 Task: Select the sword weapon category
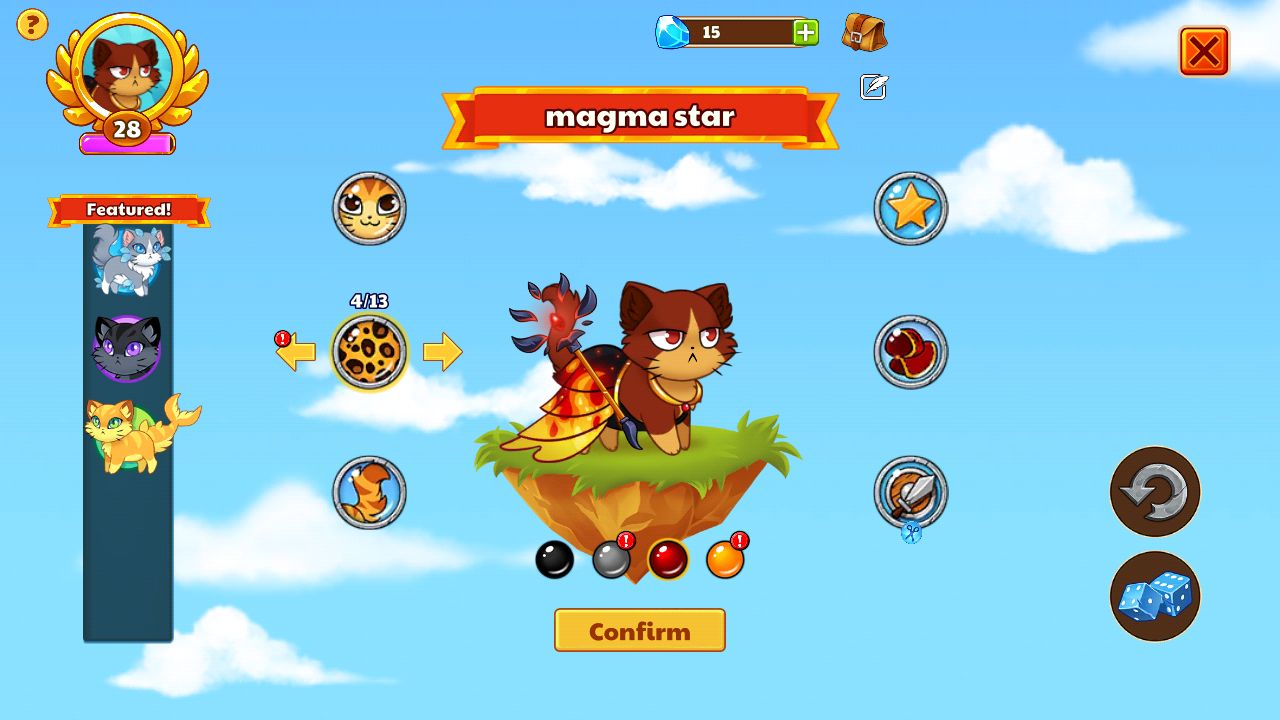911,490
